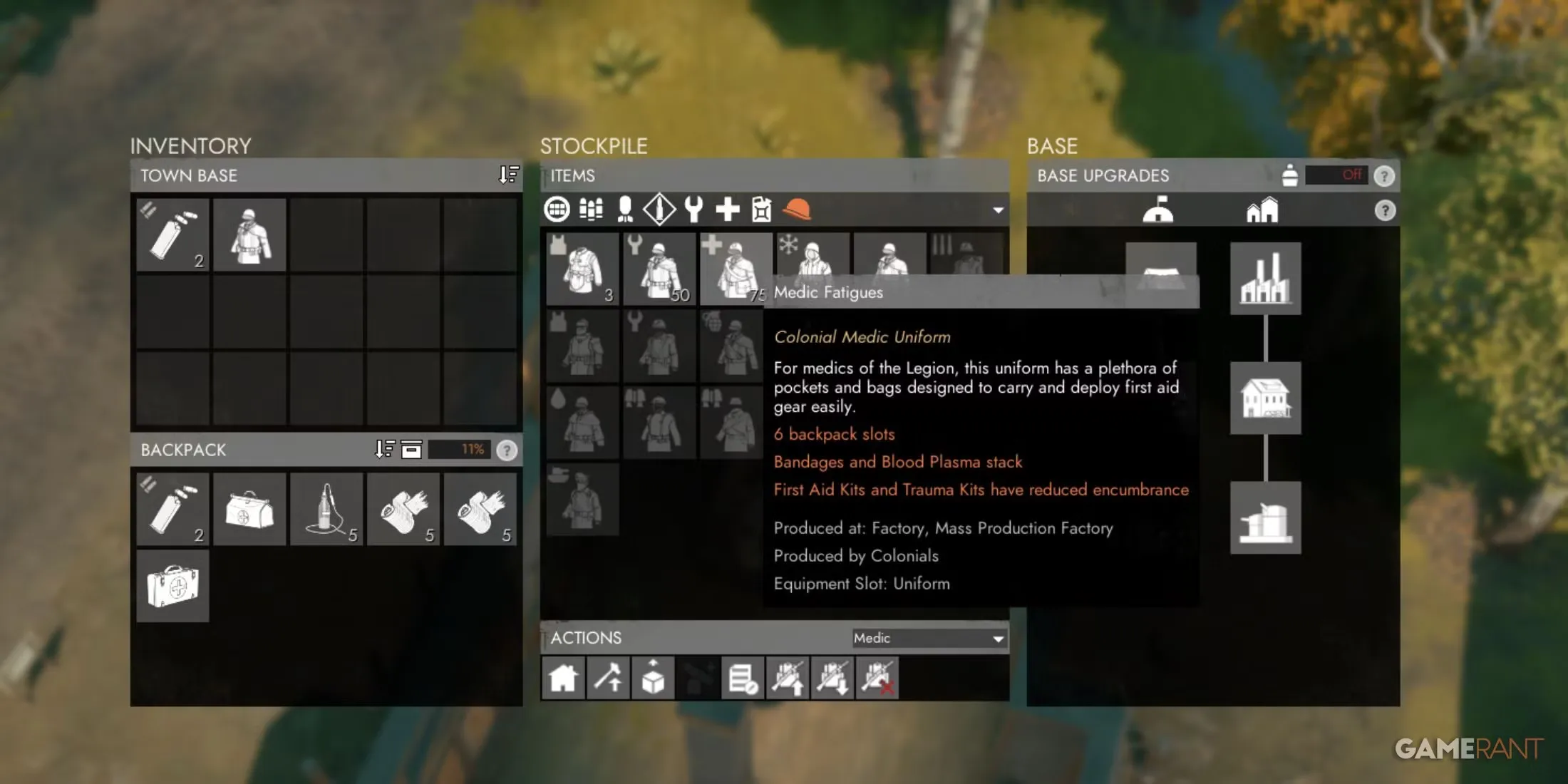
Task: Select the uniform in Town Base inventory
Action: pyautogui.click(x=249, y=234)
